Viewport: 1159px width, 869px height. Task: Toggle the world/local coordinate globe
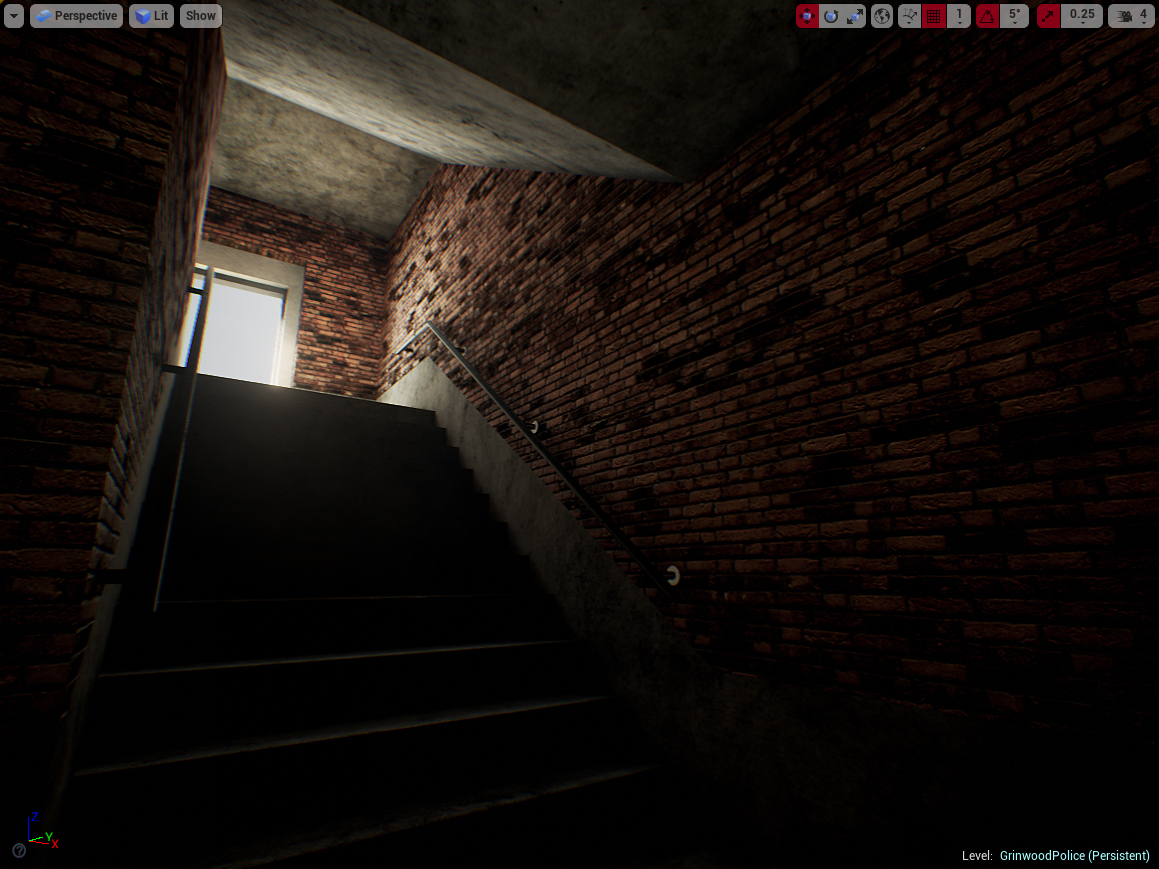pos(882,16)
